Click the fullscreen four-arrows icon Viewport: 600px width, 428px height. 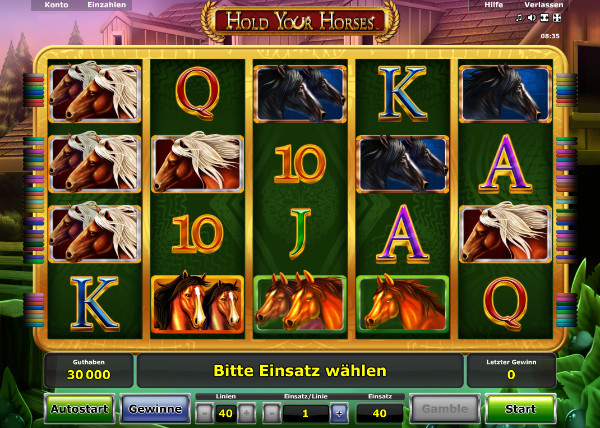[x=557, y=18]
